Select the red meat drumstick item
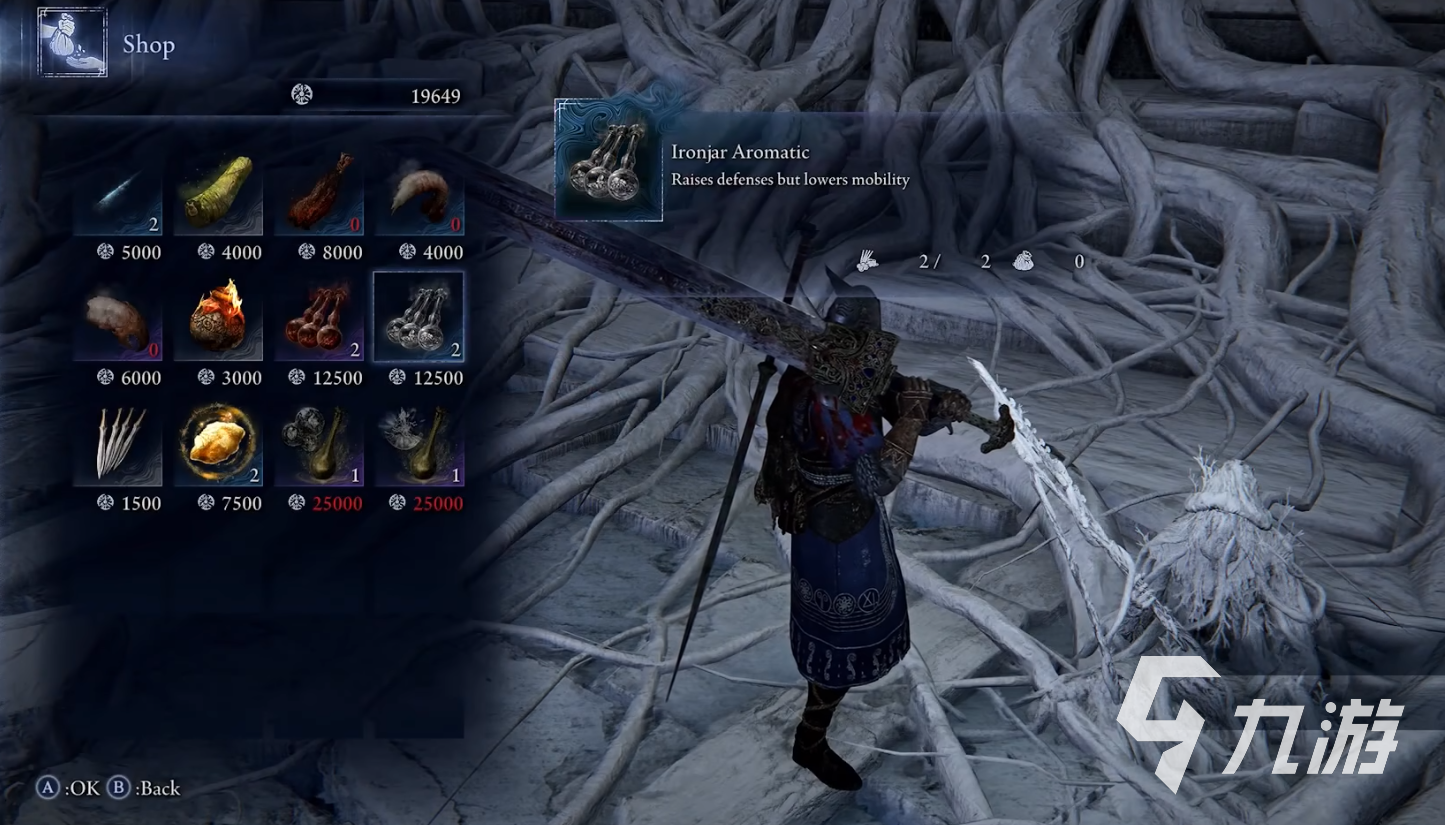 (x=318, y=192)
